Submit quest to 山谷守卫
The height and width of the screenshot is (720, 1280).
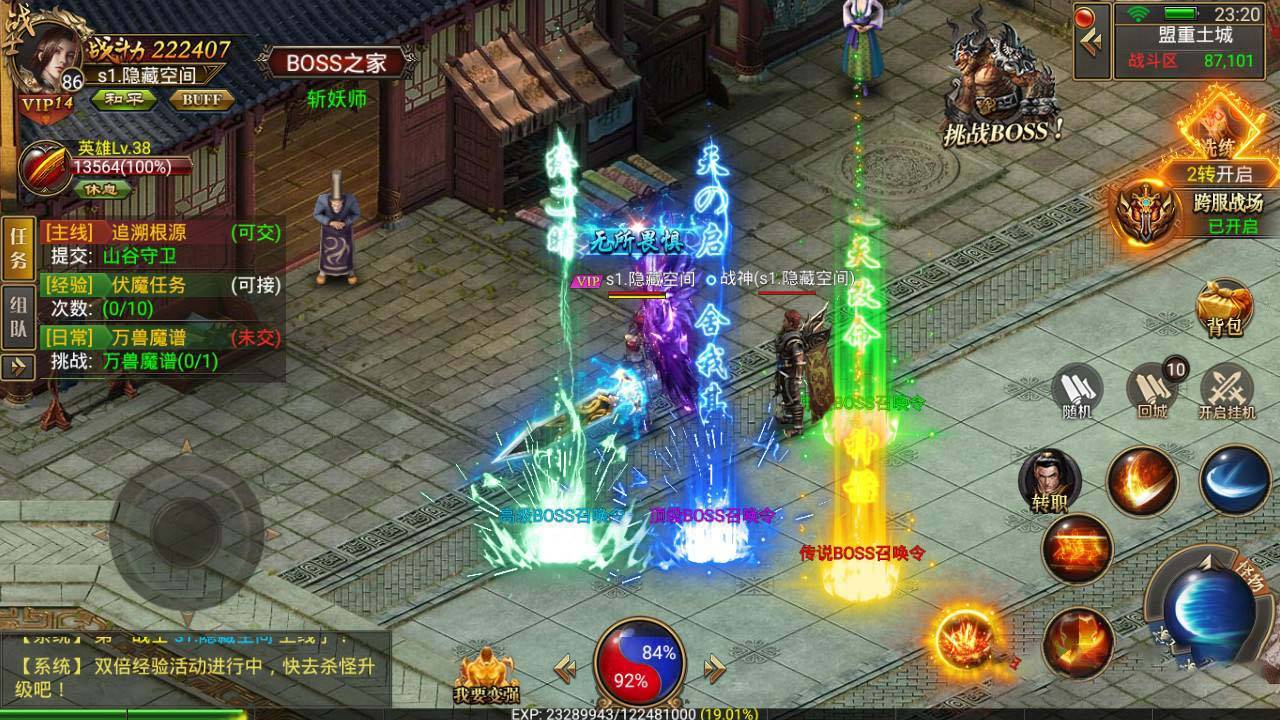pos(139,253)
